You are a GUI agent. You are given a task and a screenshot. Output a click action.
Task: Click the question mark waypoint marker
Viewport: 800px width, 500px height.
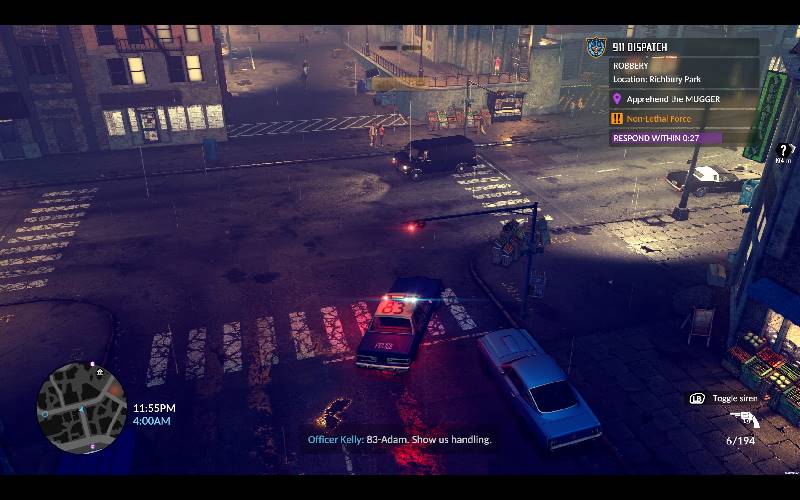(x=785, y=151)
